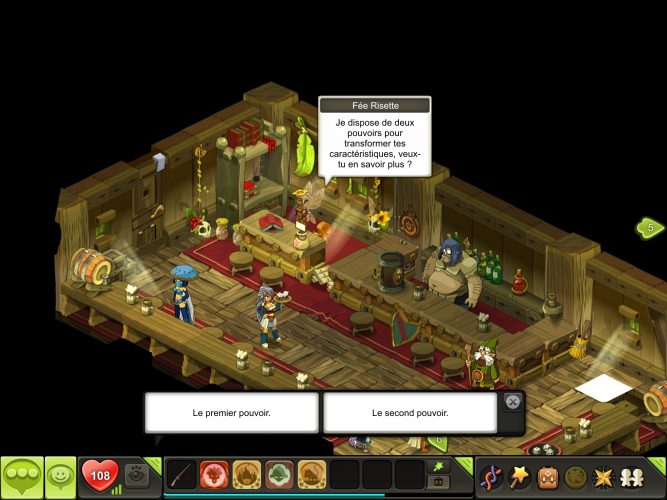Open the chat speech bubble button
The width and height of the screenshot is (667, 500).
pos(22,475)
